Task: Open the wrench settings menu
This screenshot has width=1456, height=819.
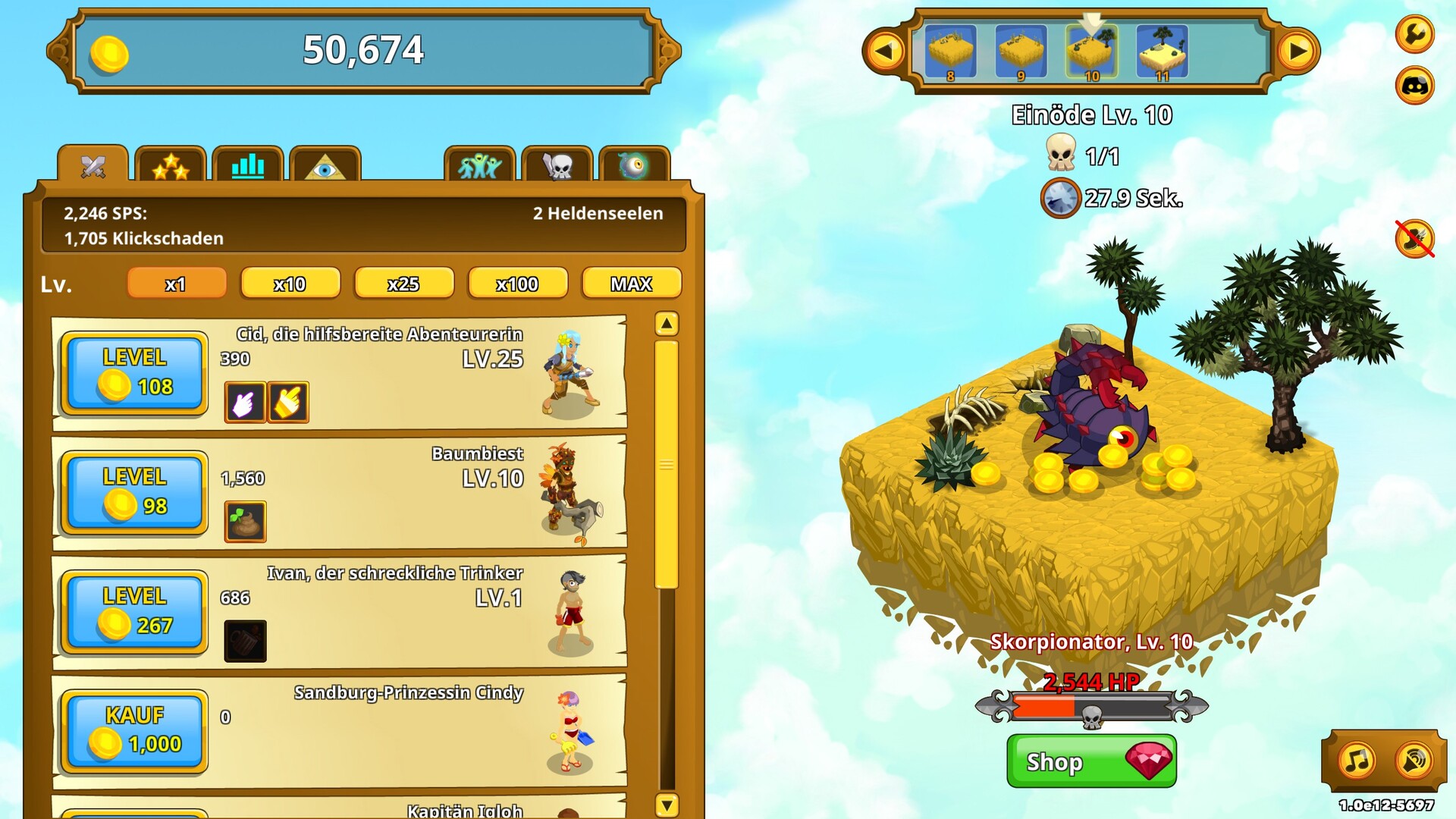Action: pyautogui.click(x=1415, y=34)
